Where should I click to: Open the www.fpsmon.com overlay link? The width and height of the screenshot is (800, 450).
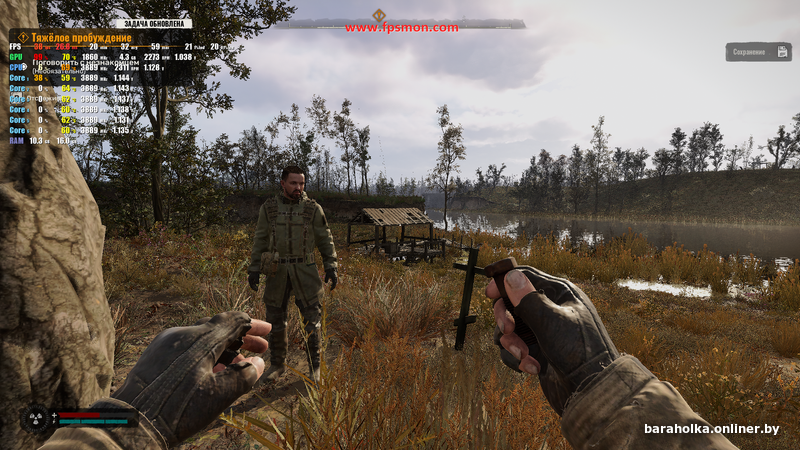point(401,28)
